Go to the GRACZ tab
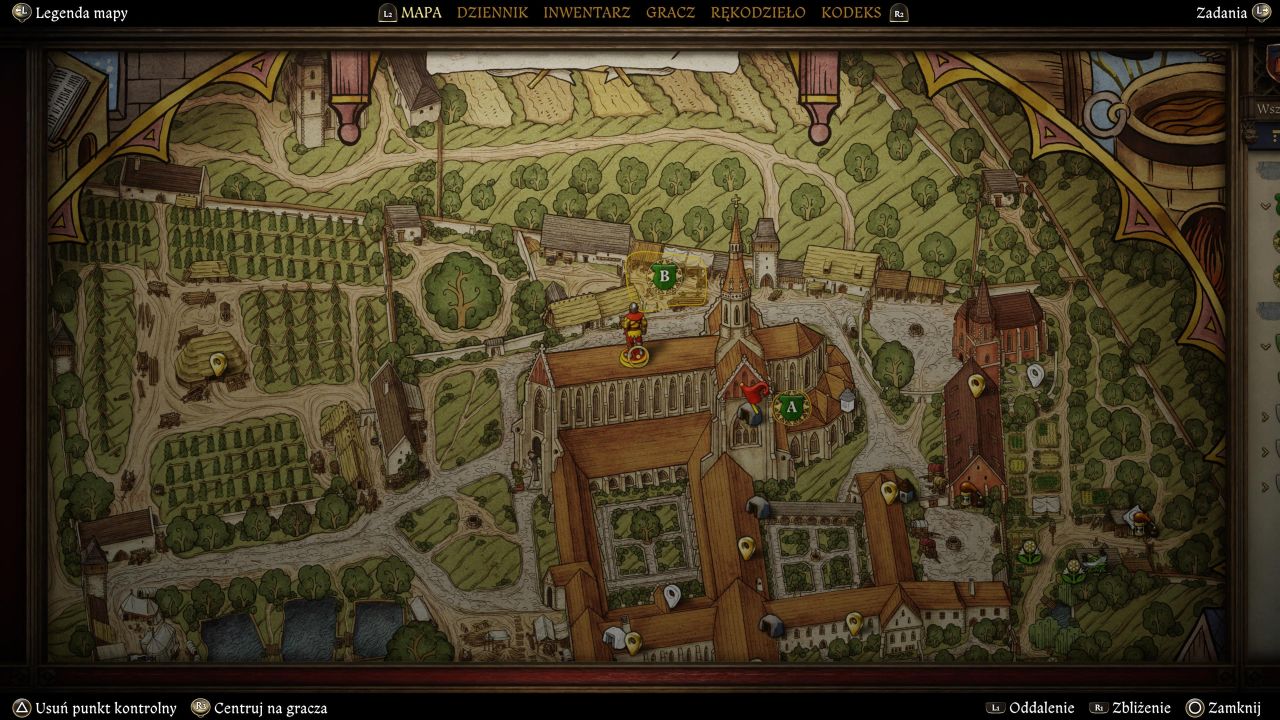 (x=670, y=13)
